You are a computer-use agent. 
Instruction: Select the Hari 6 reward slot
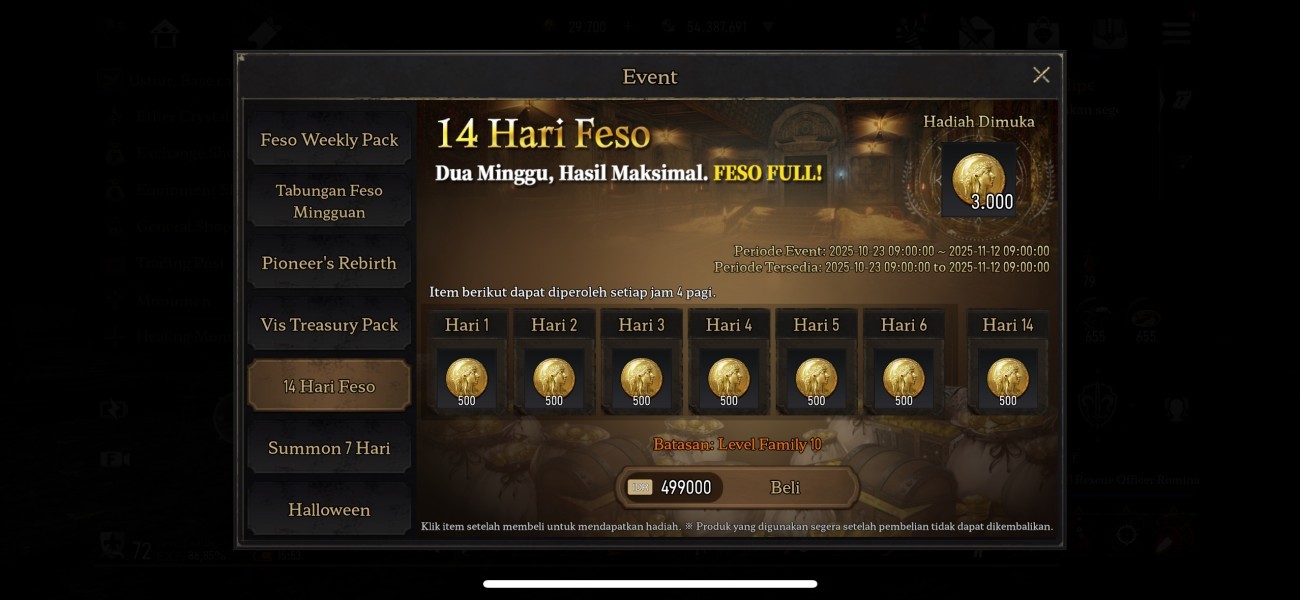click(904, 379)
